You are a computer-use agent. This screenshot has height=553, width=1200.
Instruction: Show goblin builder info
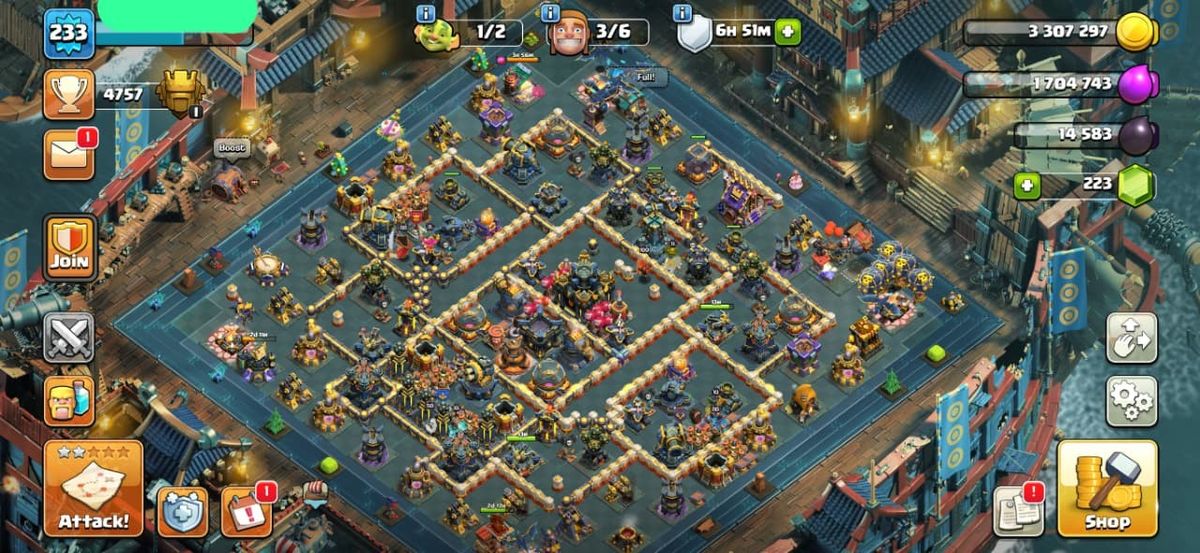pos(426,14)
